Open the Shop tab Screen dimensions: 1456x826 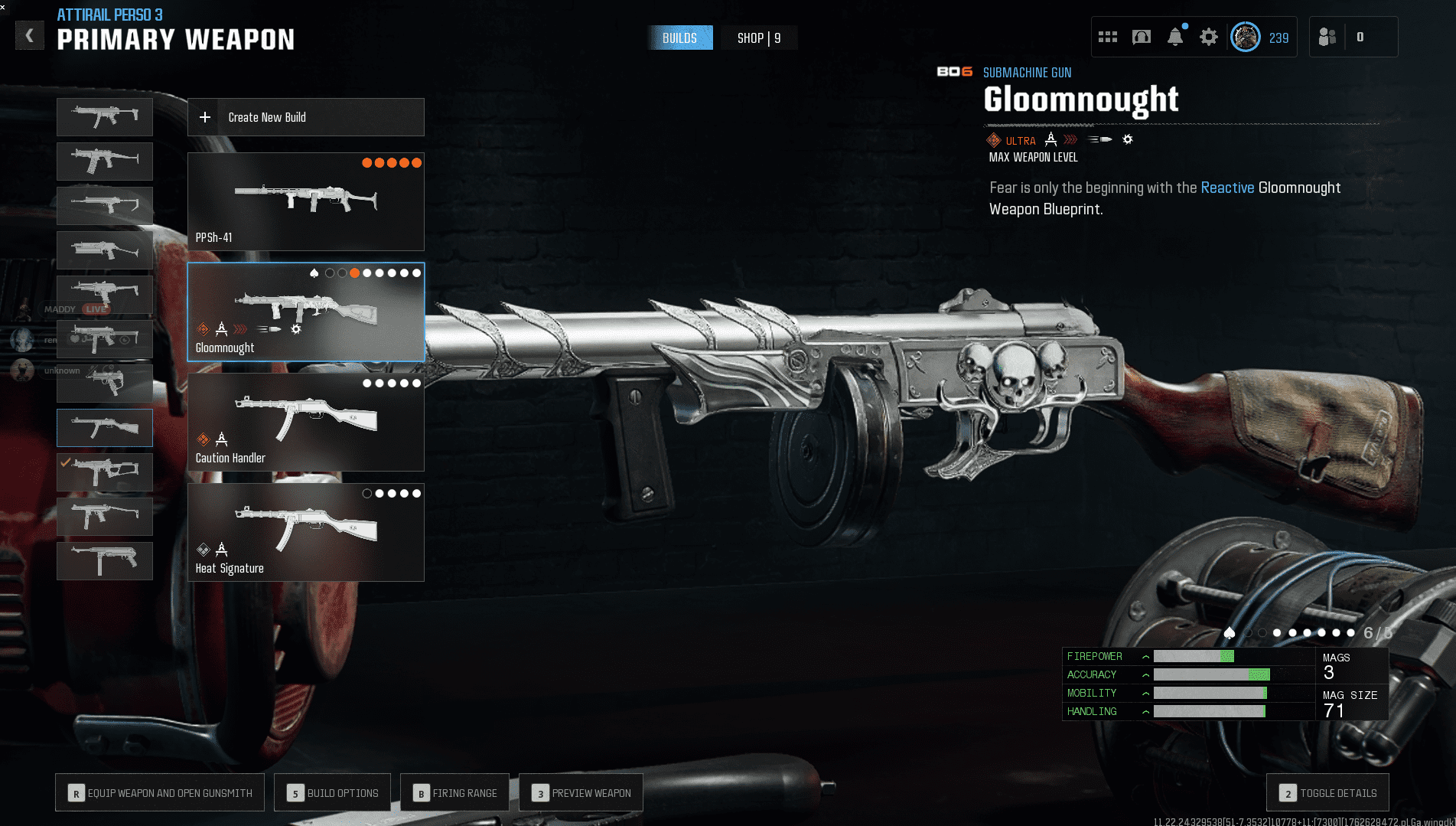(758, 38)
